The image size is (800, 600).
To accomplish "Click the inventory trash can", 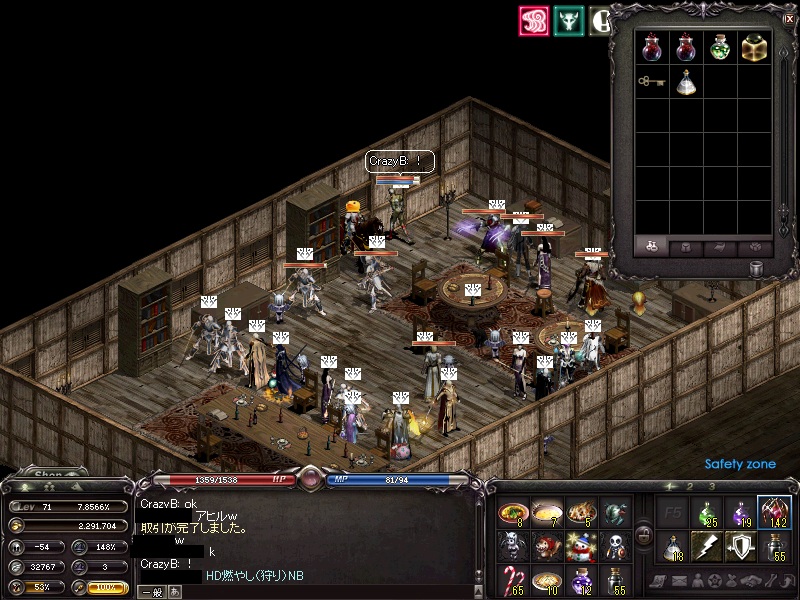I will [x=756, y=268].
